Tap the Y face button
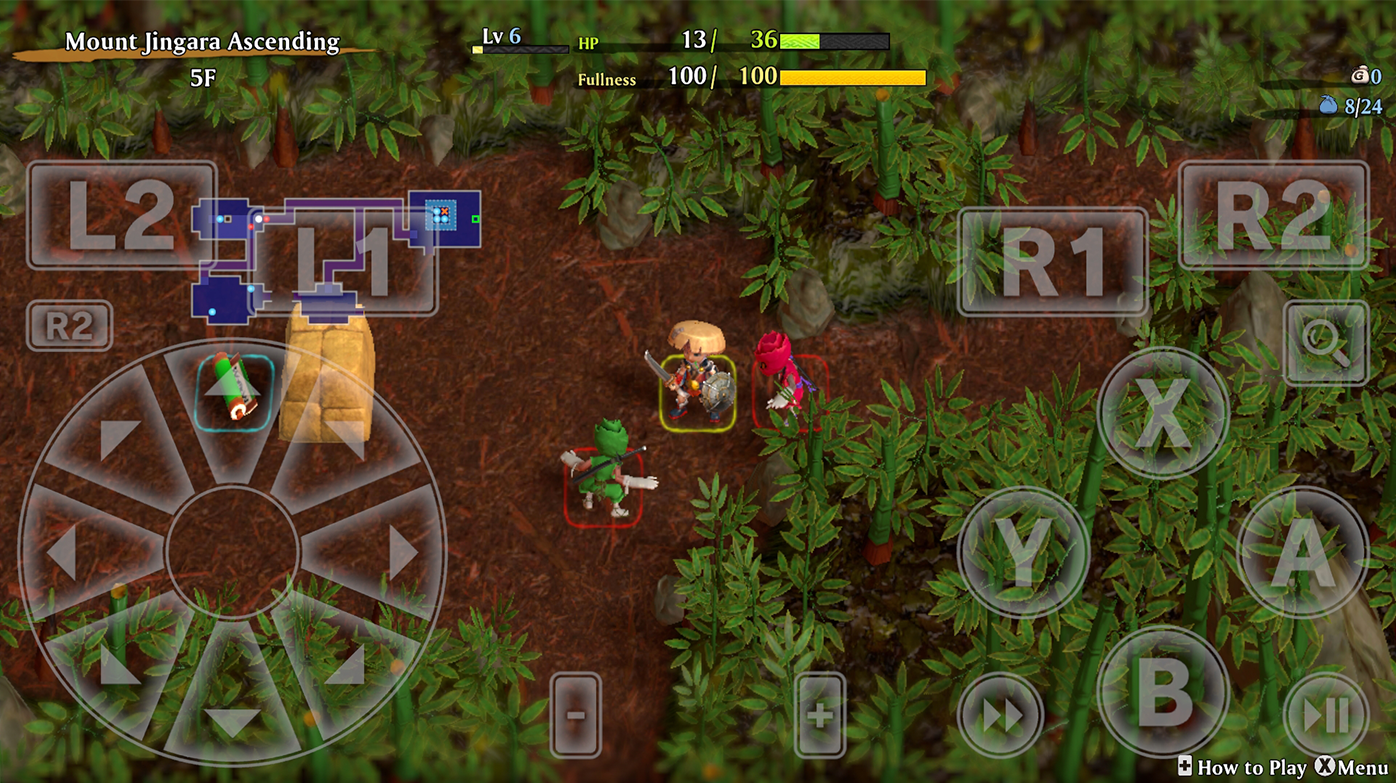1396x783 pixels. (1023, 551)
